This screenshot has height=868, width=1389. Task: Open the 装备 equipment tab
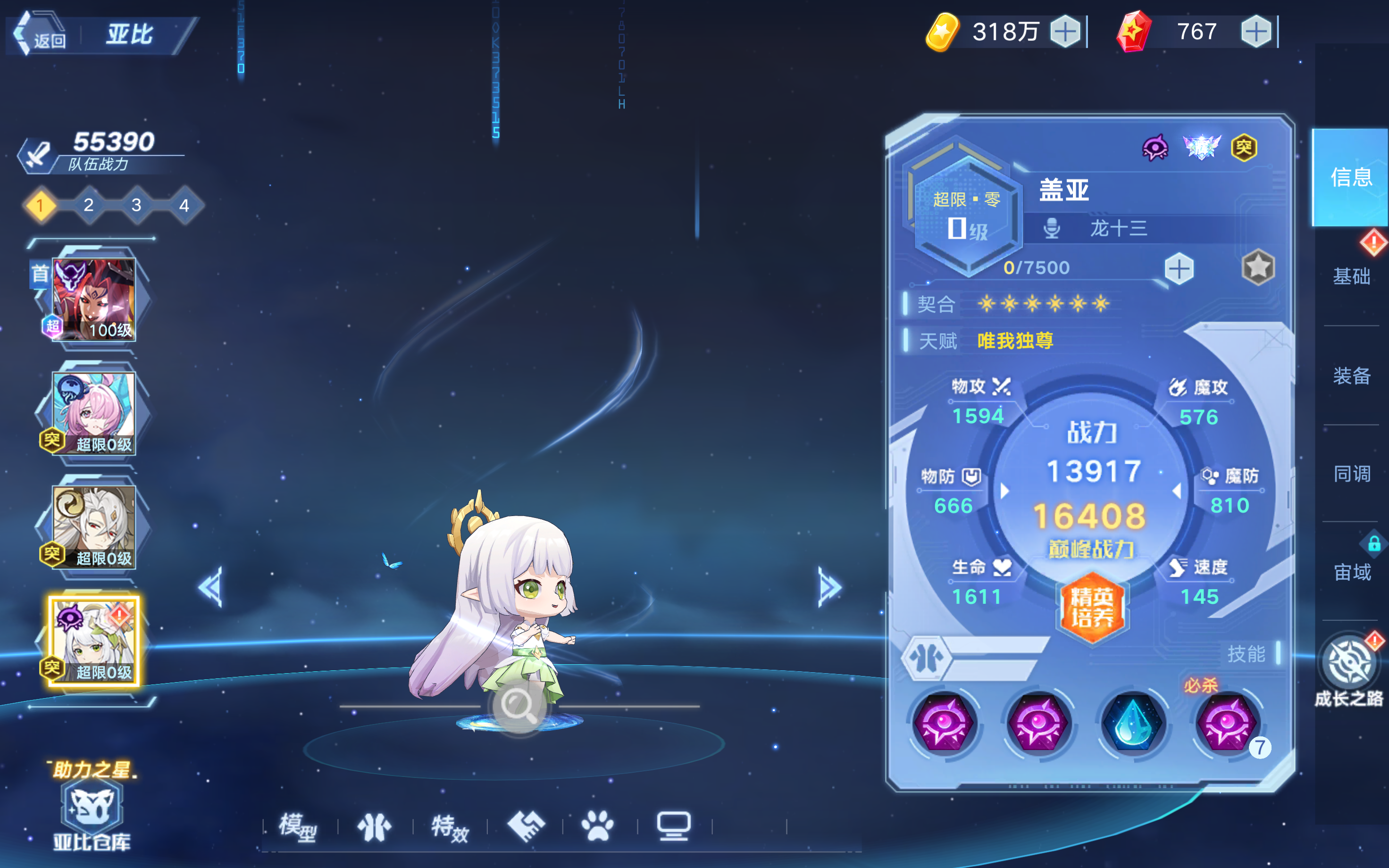(1352, 377)
